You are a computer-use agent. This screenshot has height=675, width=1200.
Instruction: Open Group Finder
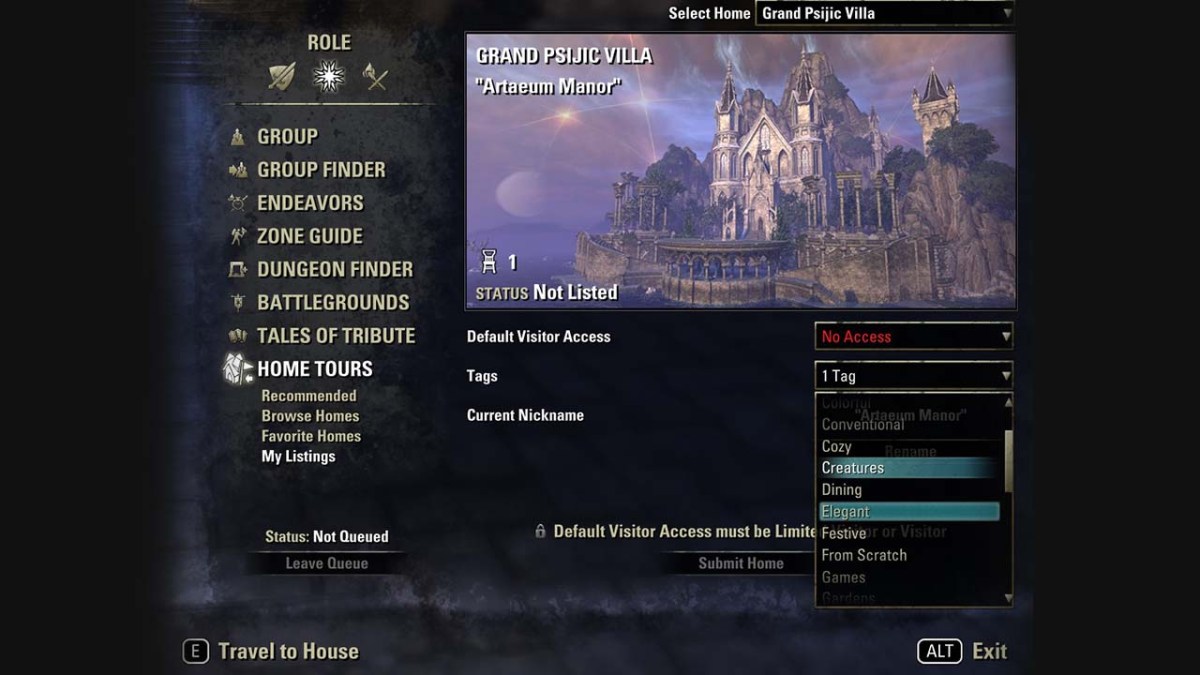tap(320, 170)
